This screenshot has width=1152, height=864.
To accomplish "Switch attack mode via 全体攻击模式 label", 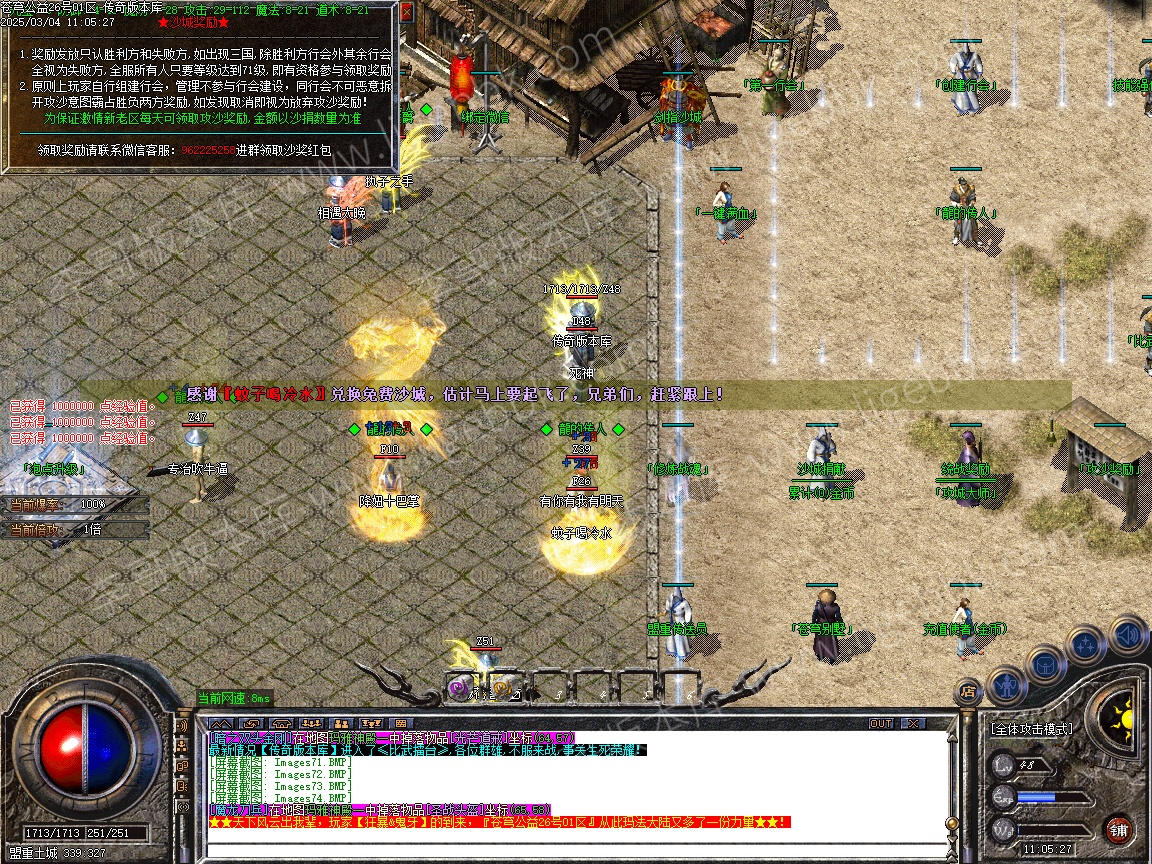I will pos(1031,729).
